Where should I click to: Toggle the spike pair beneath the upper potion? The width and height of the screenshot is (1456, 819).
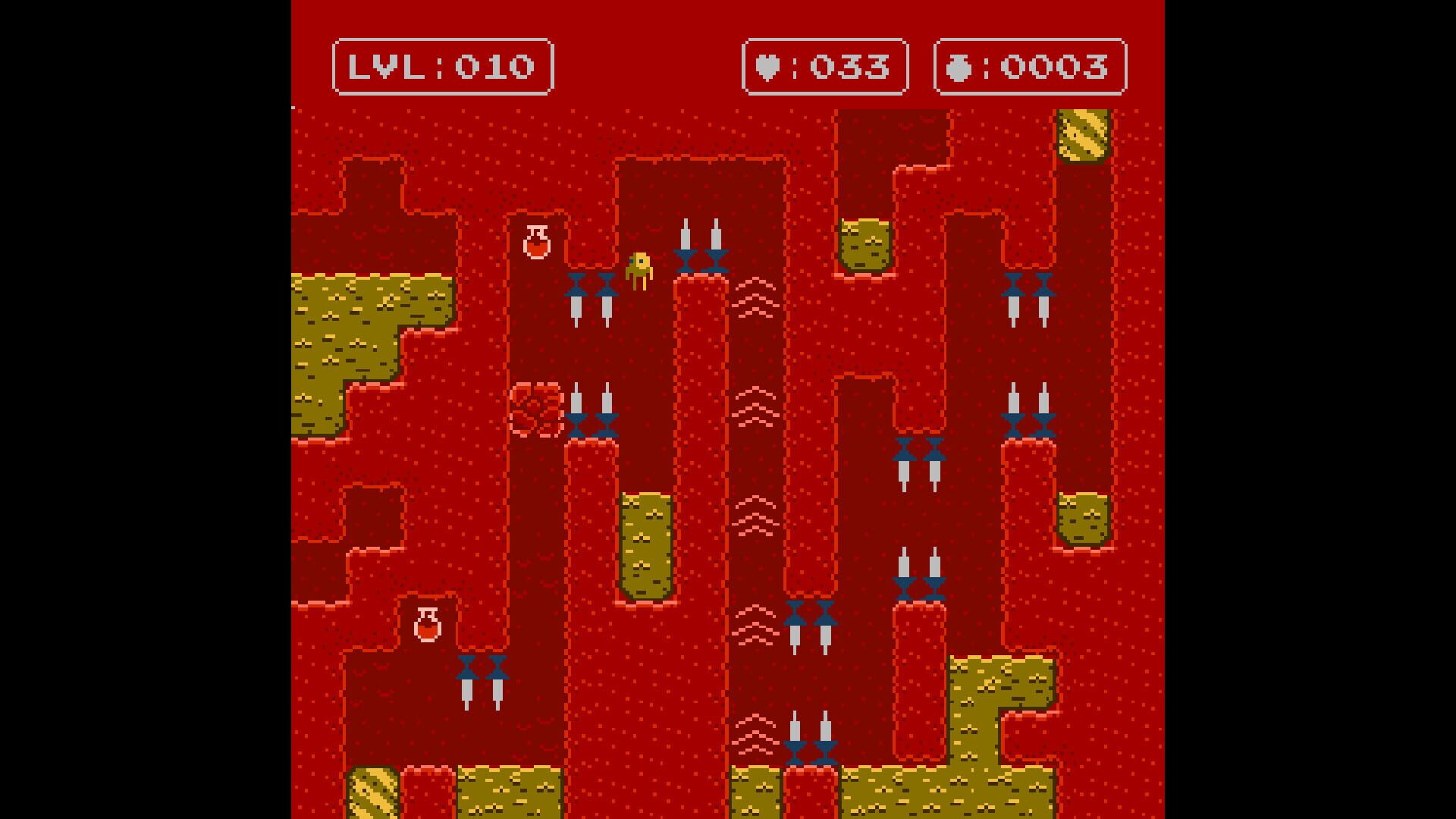point(592,296)
